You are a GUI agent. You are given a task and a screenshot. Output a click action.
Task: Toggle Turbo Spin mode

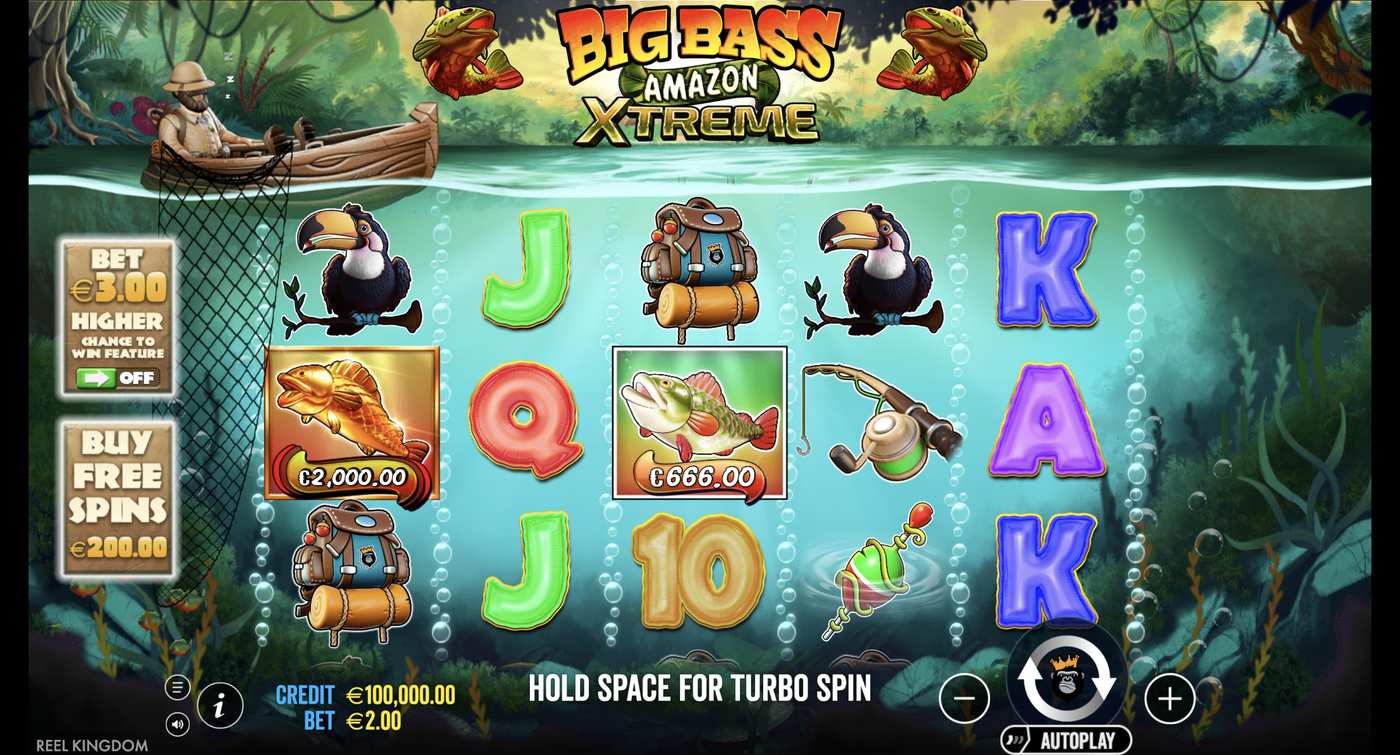[700, 689]
